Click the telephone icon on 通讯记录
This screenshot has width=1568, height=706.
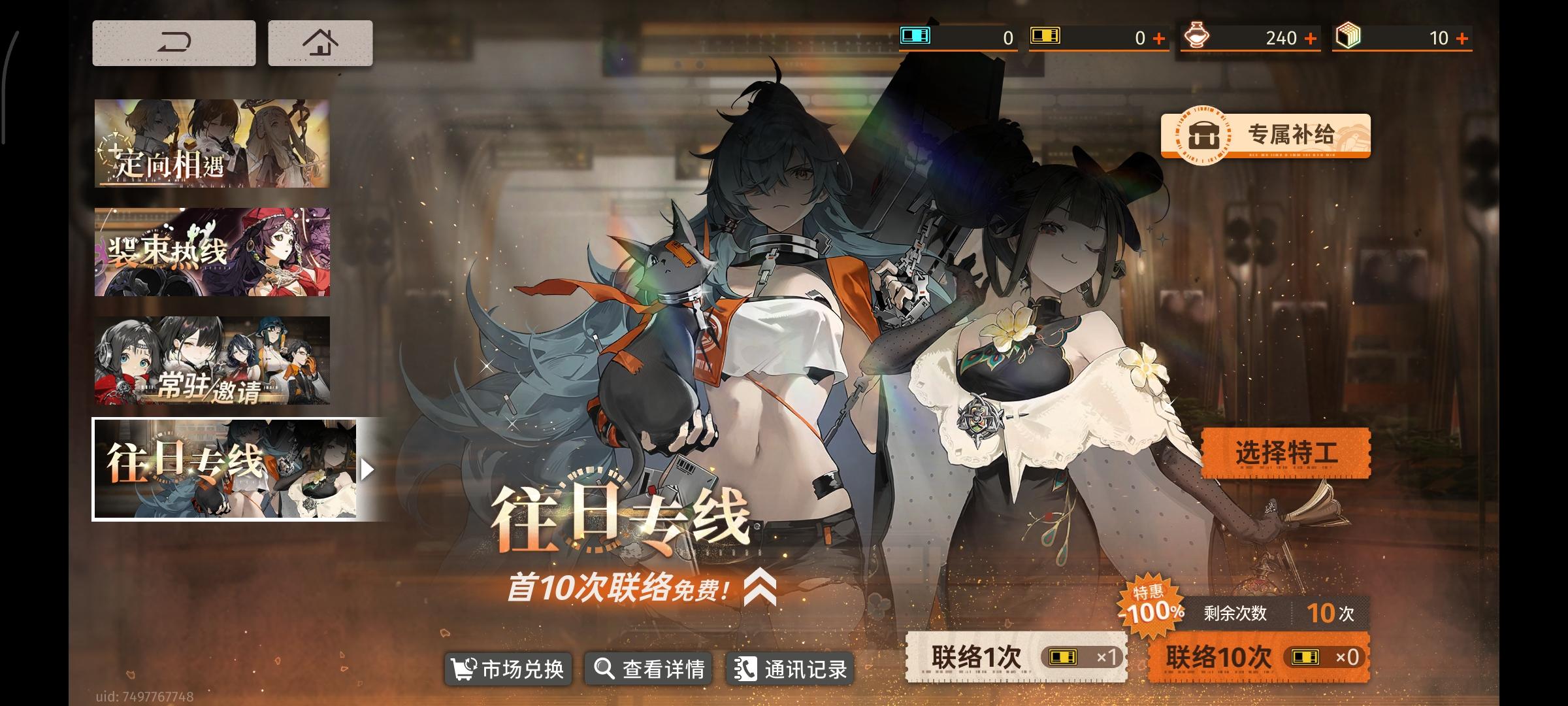click(x=745, y=669)
